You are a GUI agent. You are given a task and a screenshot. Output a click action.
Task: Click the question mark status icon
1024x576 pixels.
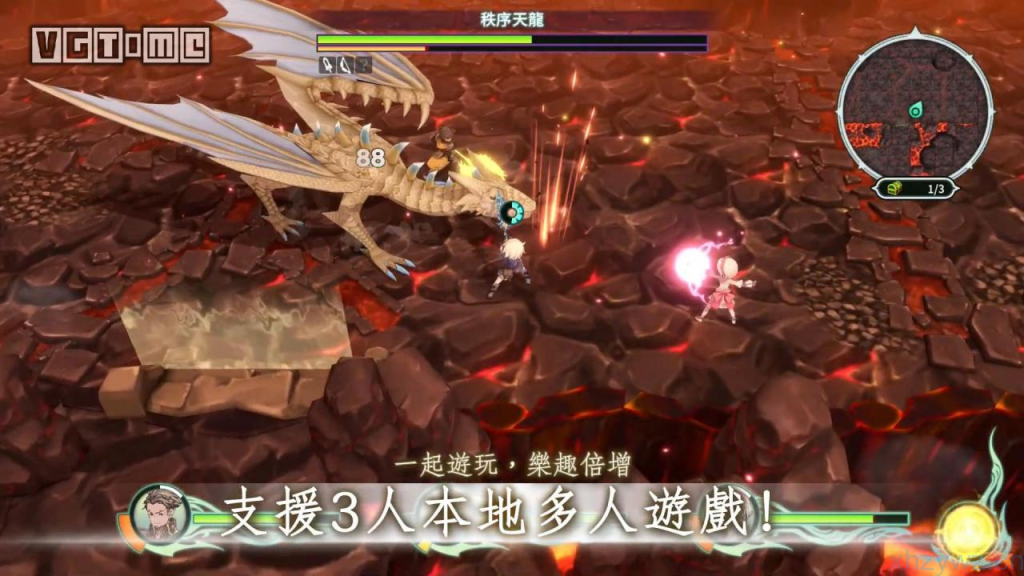click(363, 65)
